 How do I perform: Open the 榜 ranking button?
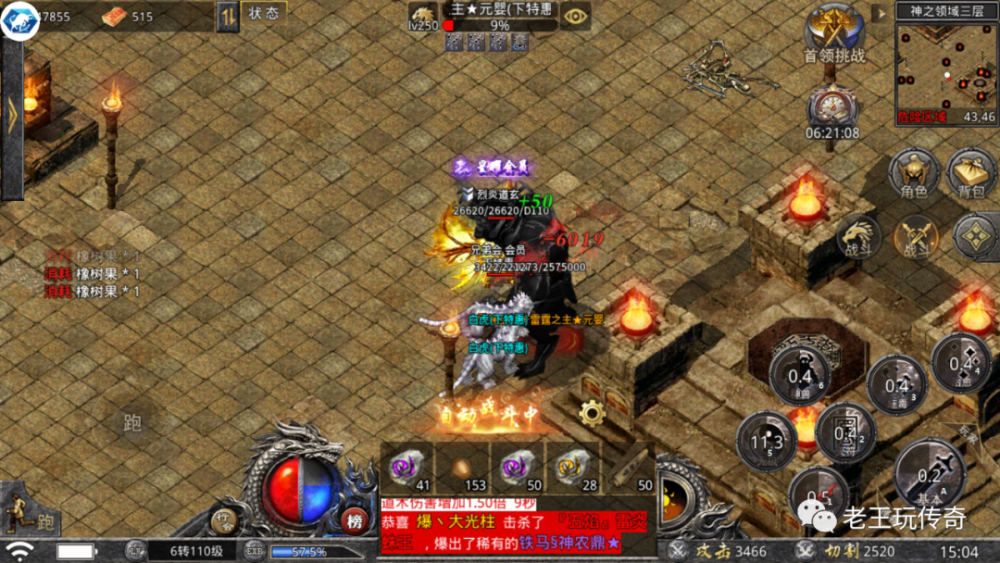[355, 521]
